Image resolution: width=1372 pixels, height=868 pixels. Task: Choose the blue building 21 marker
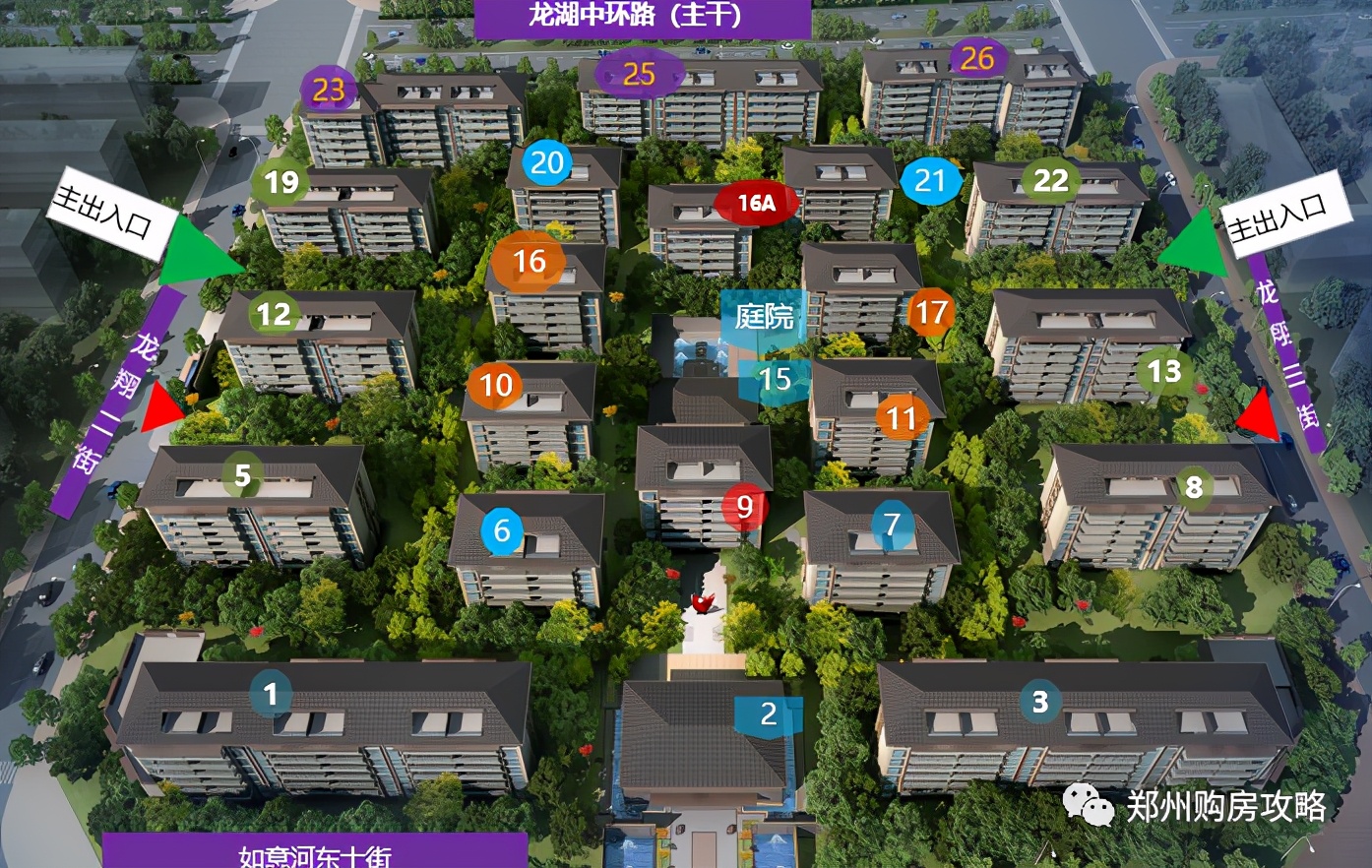929,180
